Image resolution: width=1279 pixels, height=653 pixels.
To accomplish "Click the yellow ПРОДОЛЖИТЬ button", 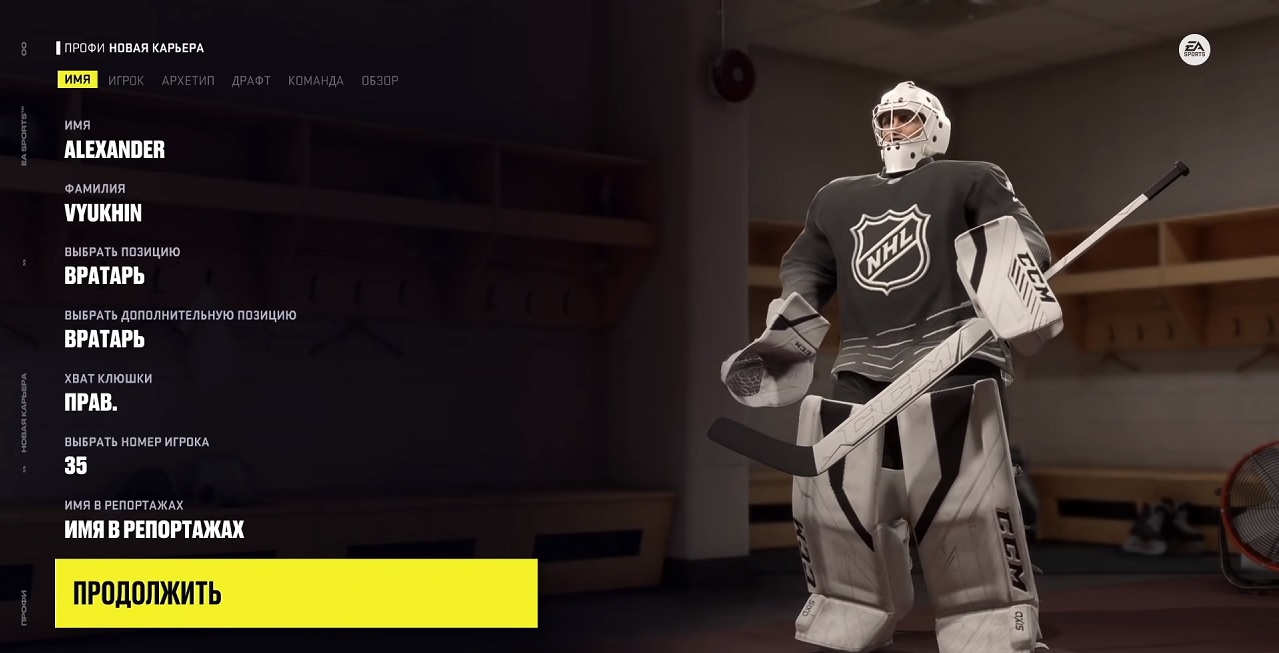I will (296, 593).
